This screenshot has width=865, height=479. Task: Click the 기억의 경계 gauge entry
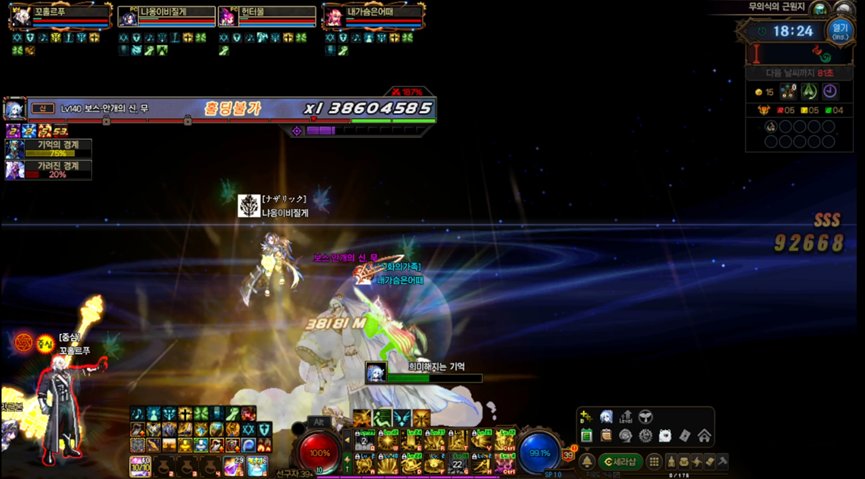point(48,147)
